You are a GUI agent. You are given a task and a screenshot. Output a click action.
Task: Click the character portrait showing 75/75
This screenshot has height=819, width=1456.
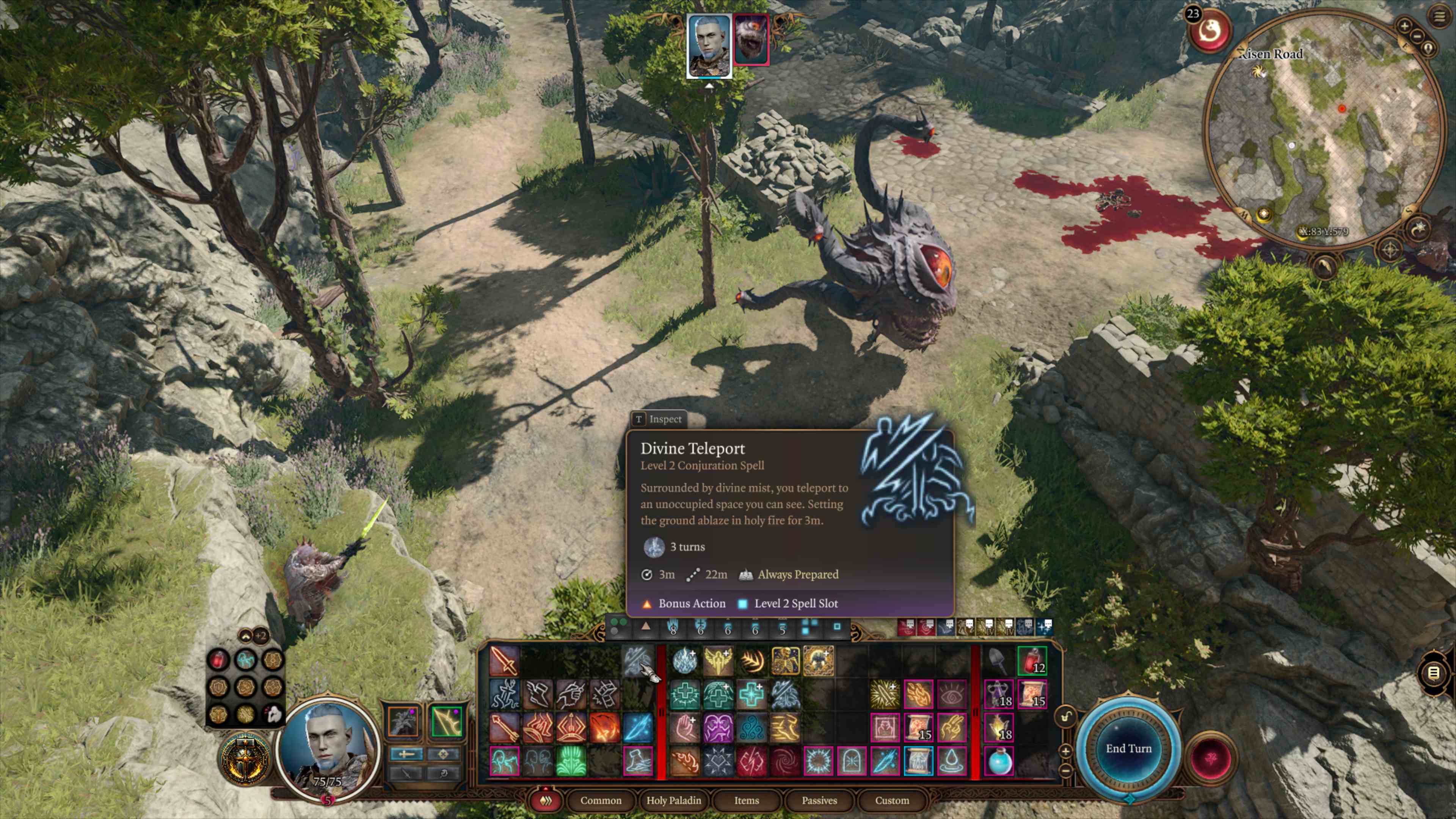327,746
